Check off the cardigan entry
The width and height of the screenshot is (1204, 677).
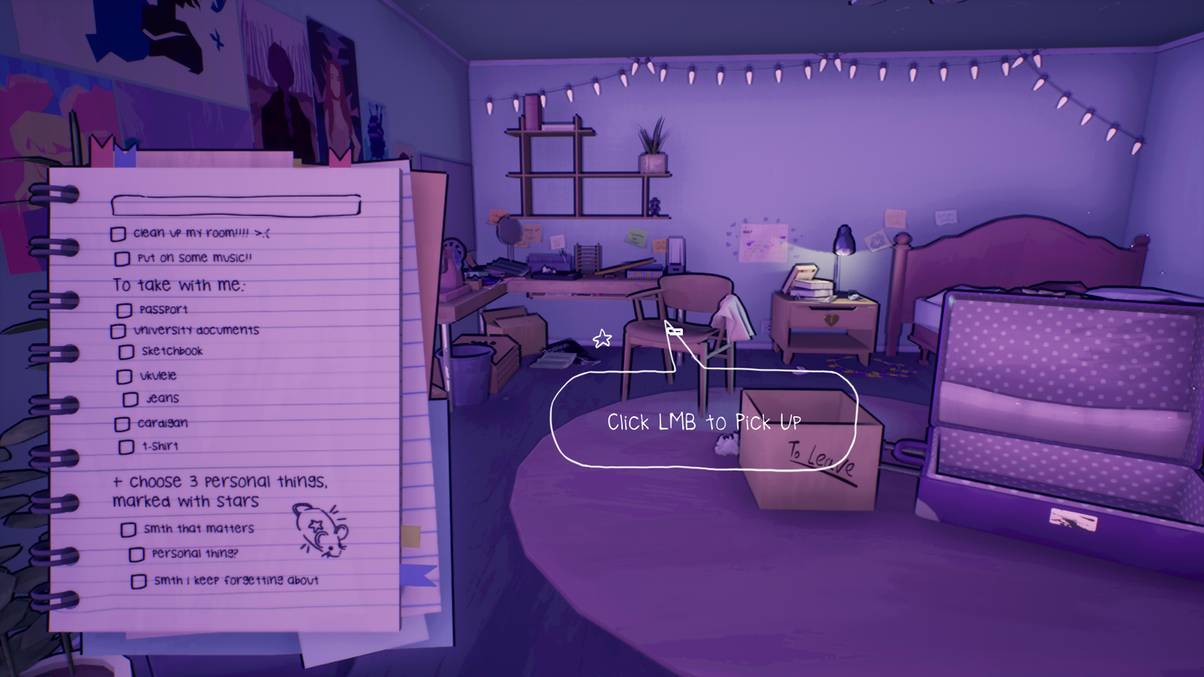tap(122, 424)
